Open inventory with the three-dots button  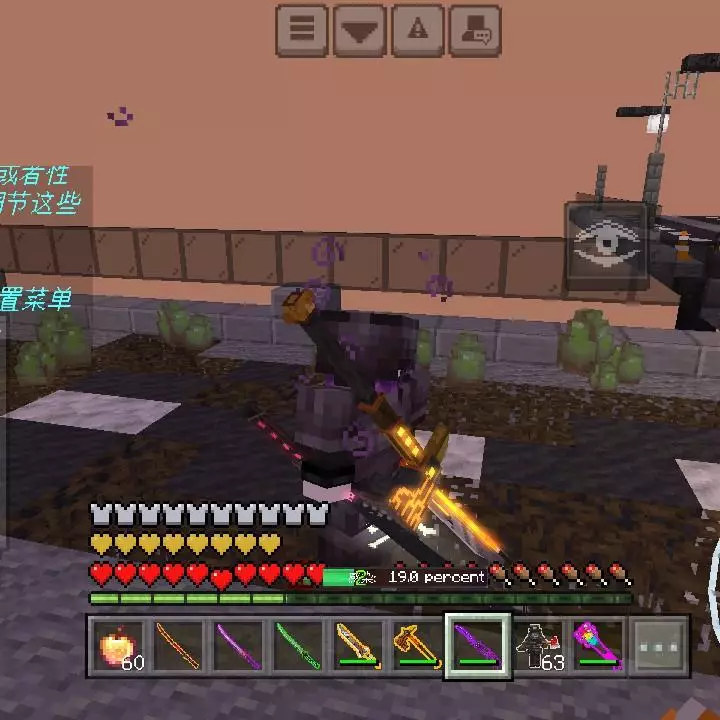(x=659, y=646)
